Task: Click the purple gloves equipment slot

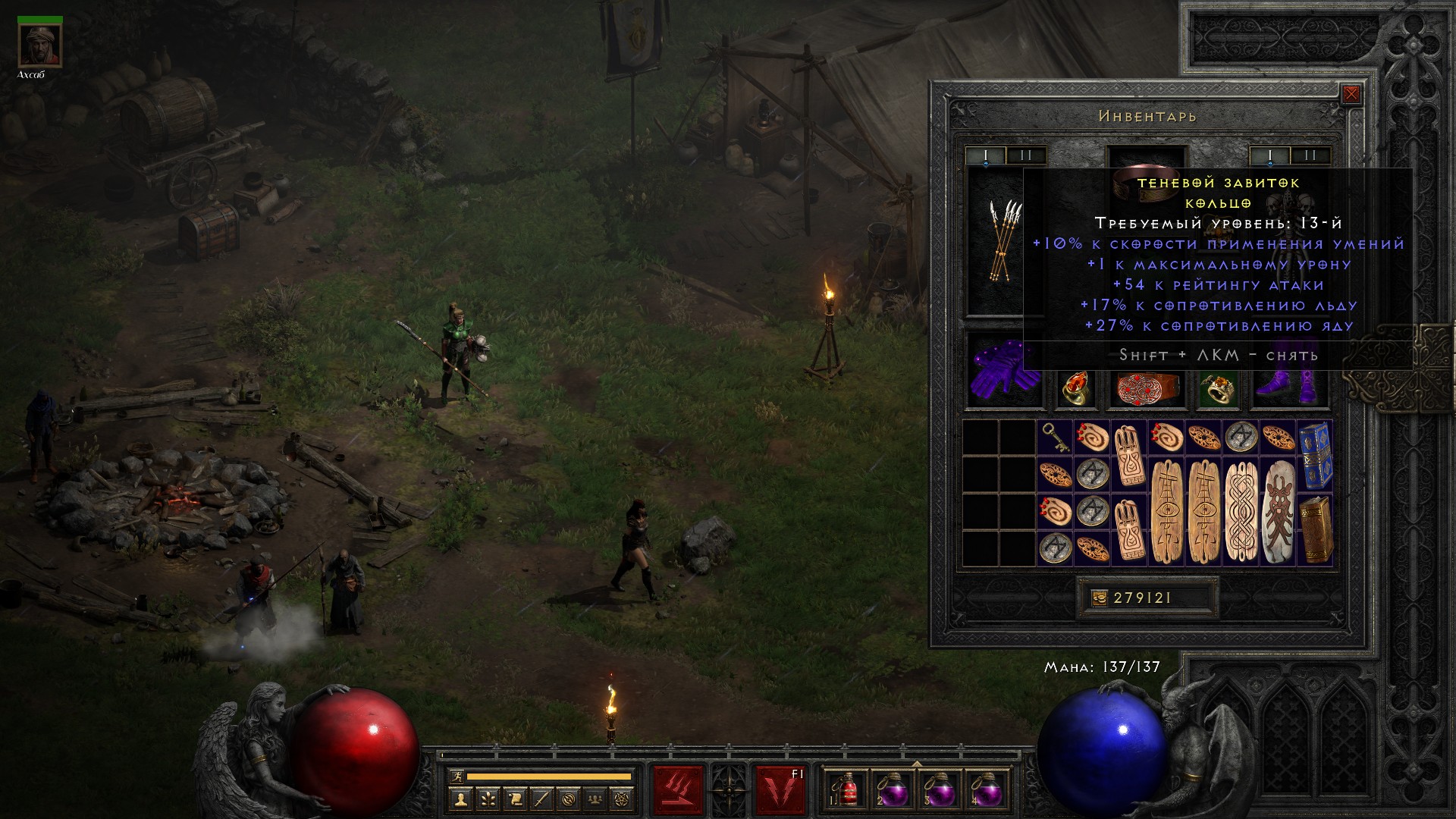Action: (1003, 370)
